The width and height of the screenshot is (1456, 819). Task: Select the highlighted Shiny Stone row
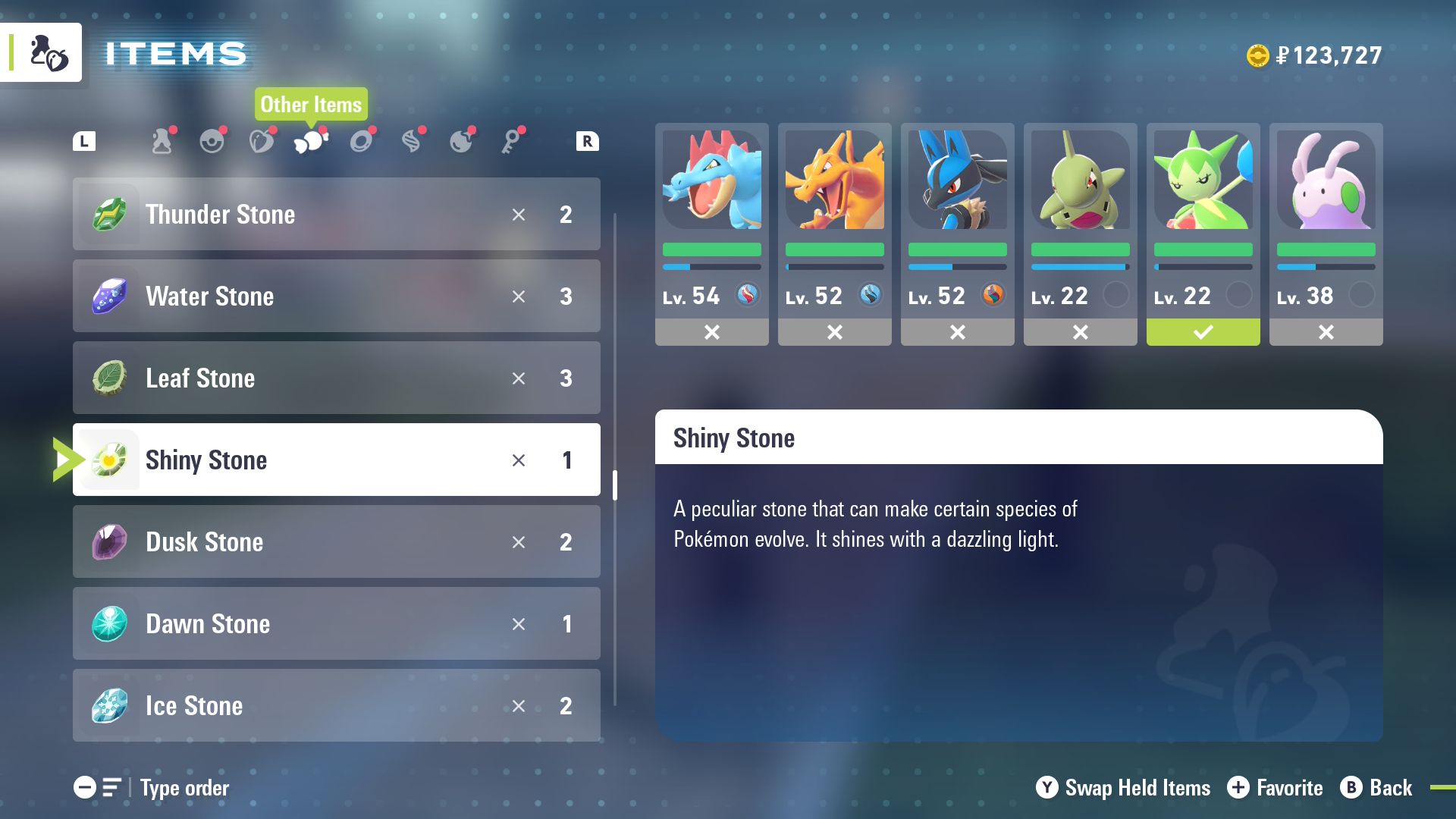point(336,460)
